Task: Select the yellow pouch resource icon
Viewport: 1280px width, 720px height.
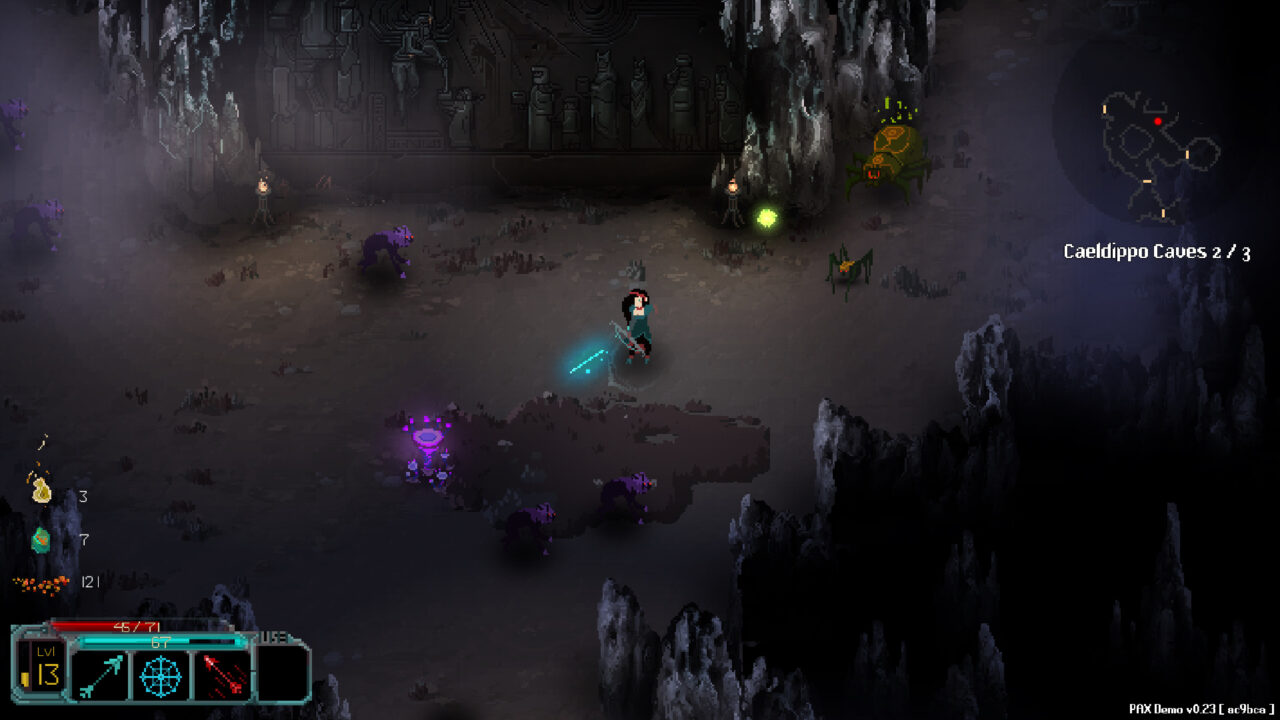Action: coord(41,489)
